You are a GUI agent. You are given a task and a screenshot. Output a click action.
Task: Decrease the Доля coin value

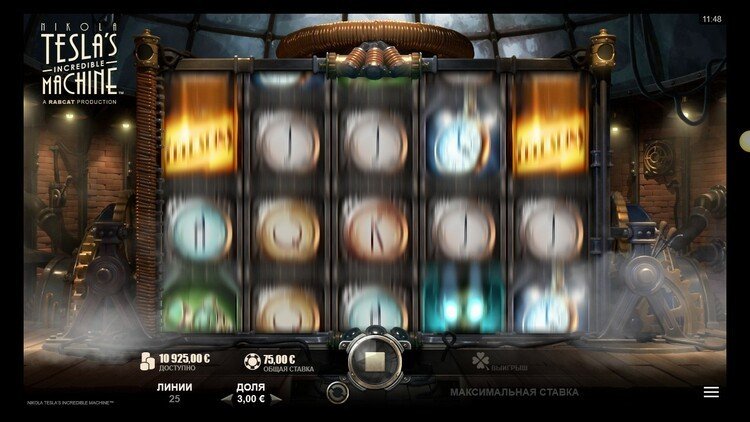(226, 398)
